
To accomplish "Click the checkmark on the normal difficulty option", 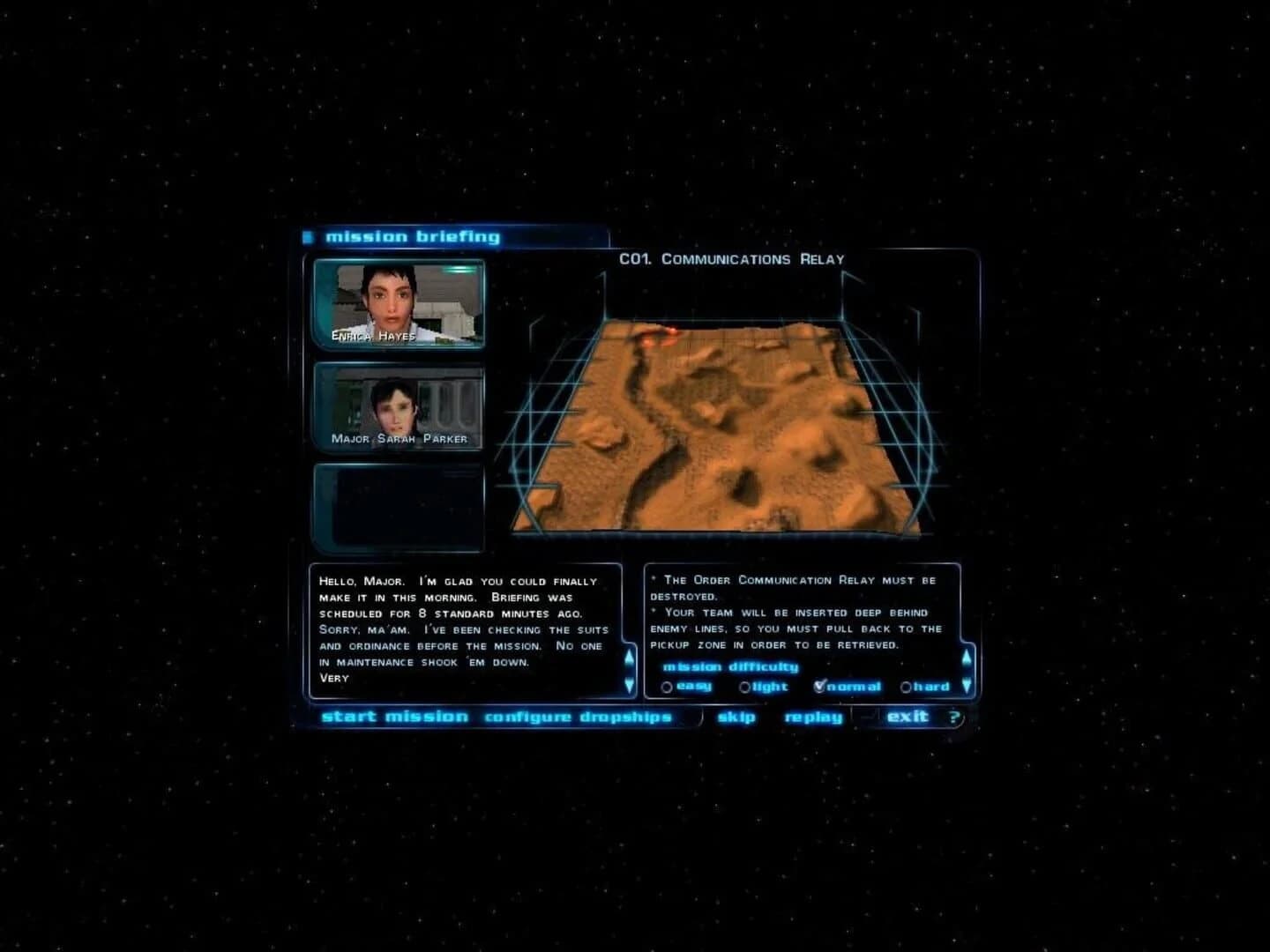I will [x=823, y=686].
